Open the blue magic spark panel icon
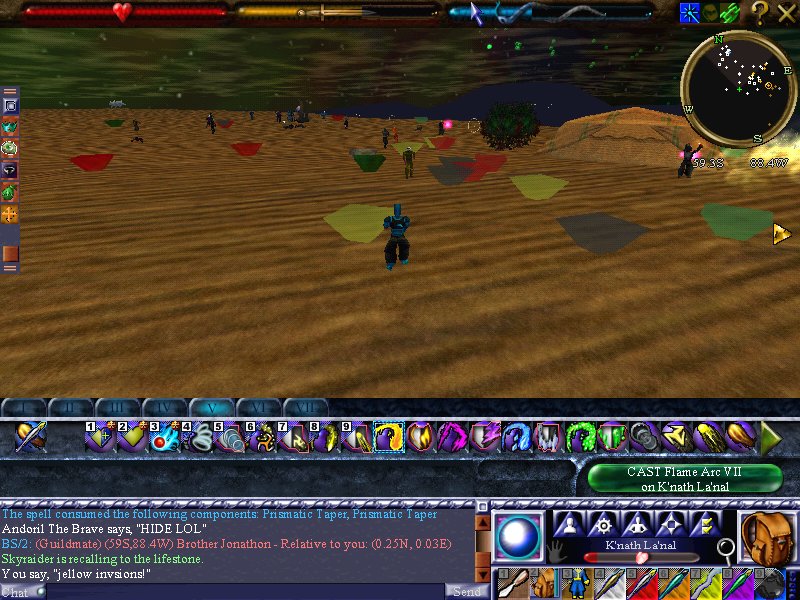The width and height of the screenshot is (800, 600). click(x=689, y=12)
